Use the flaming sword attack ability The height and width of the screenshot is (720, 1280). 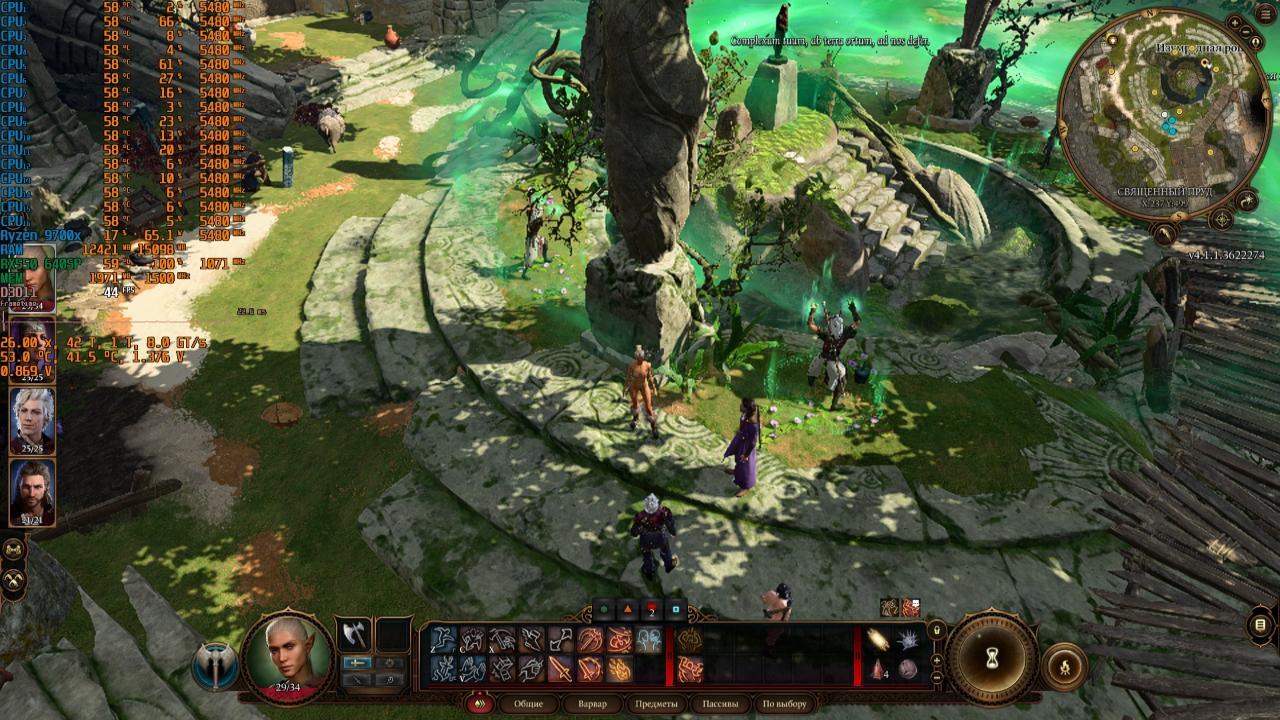561,668
